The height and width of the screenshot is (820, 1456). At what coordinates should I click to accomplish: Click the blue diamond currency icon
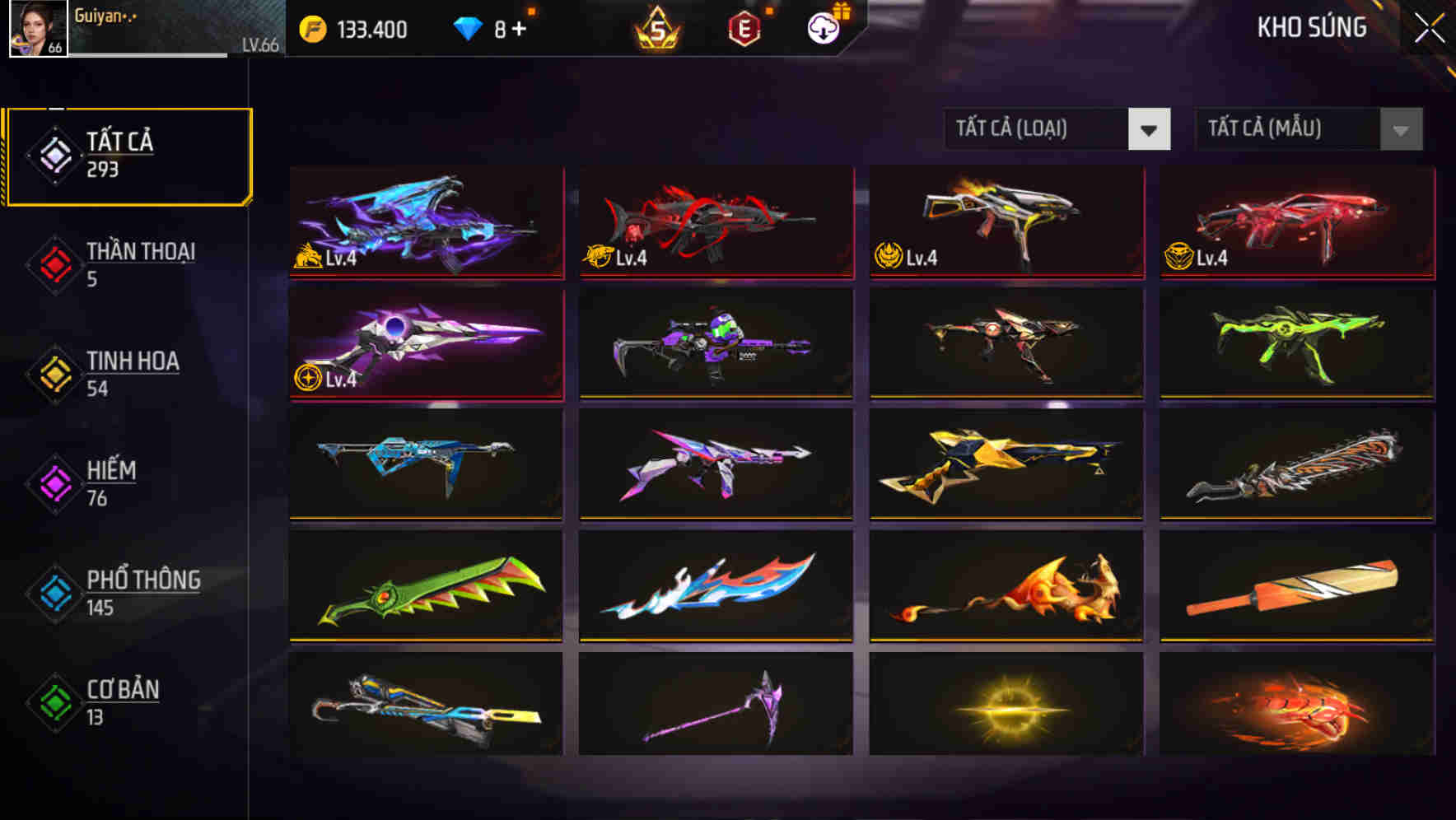[468, 26]
